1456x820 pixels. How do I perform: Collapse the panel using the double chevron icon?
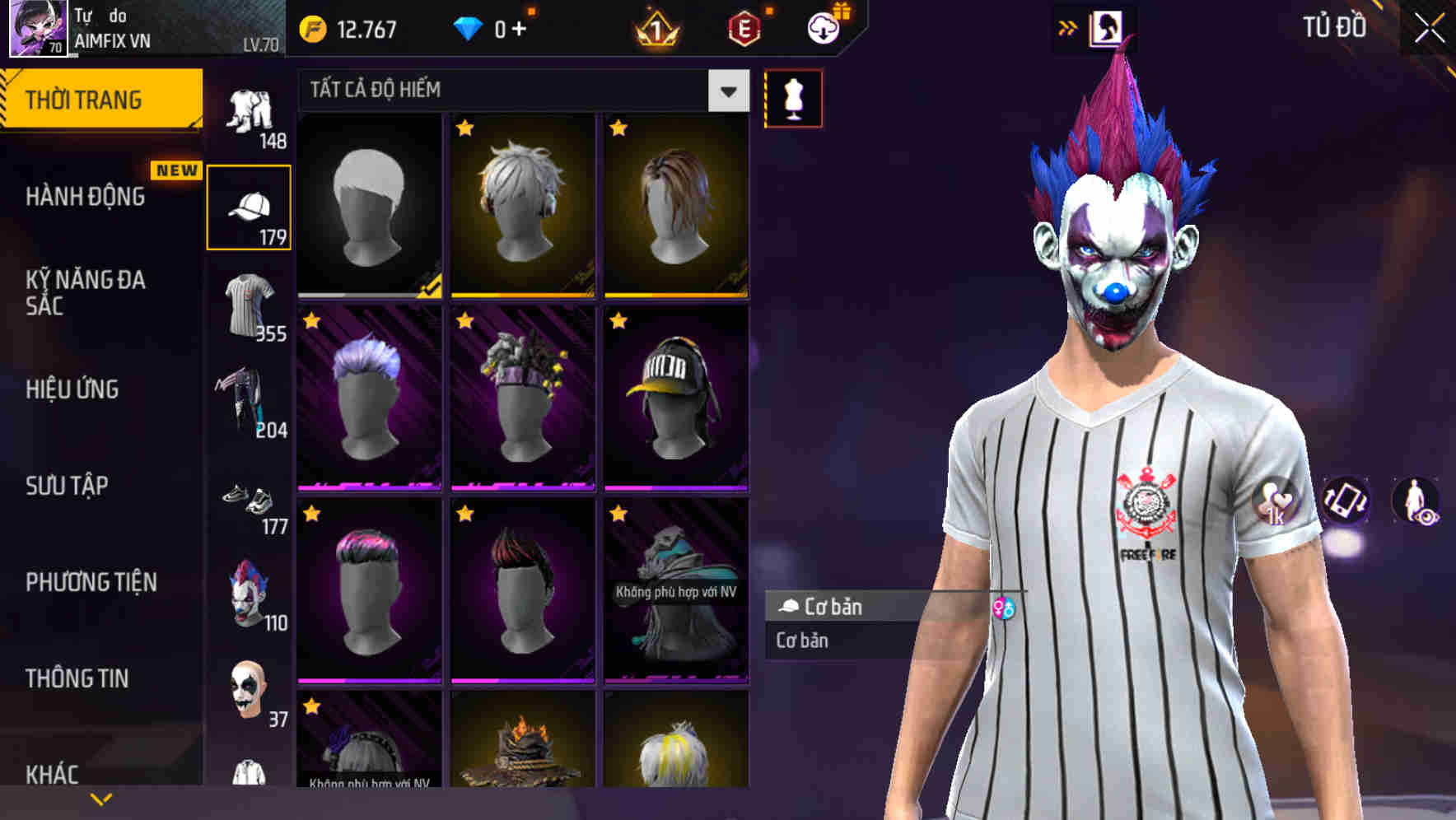[x=1068, y=26]
